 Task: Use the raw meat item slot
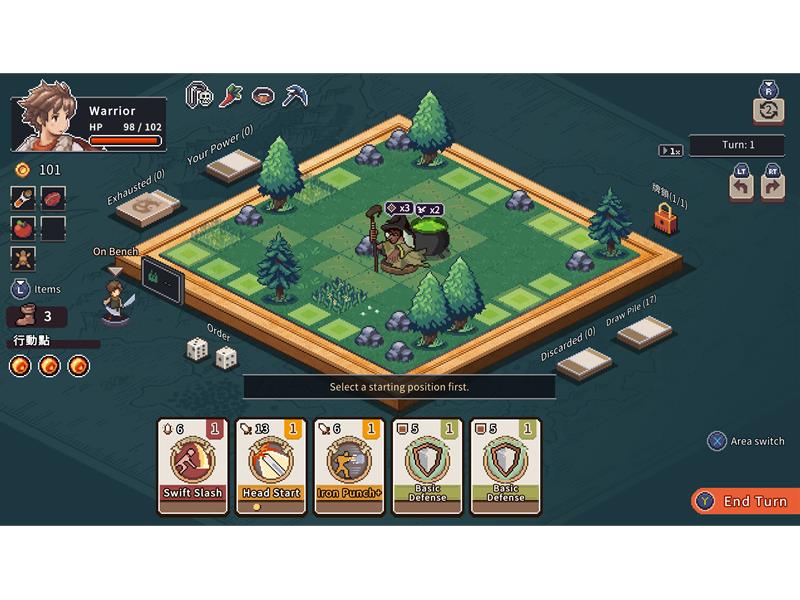[x=53, y=196]
